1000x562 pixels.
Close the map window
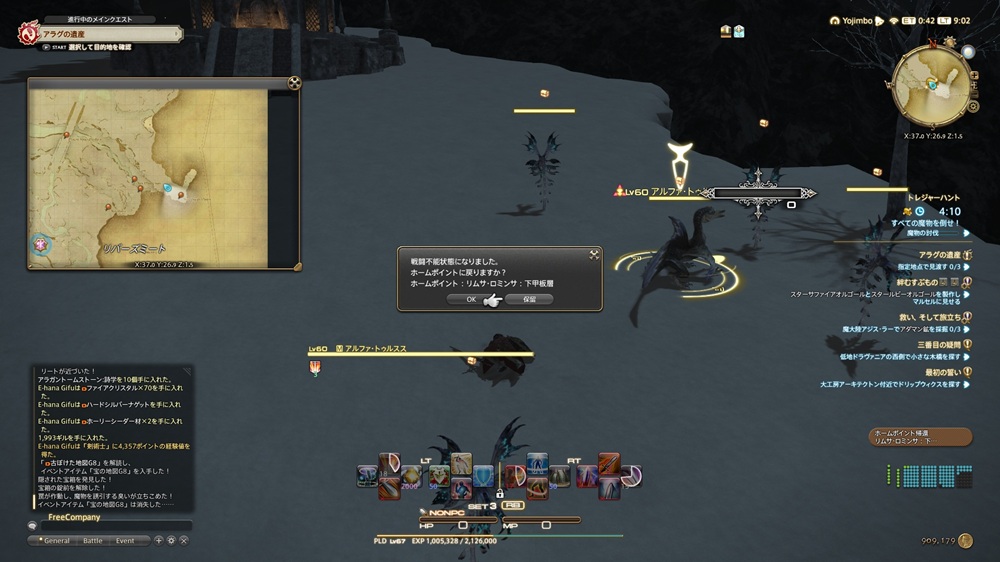pos(294,83)
